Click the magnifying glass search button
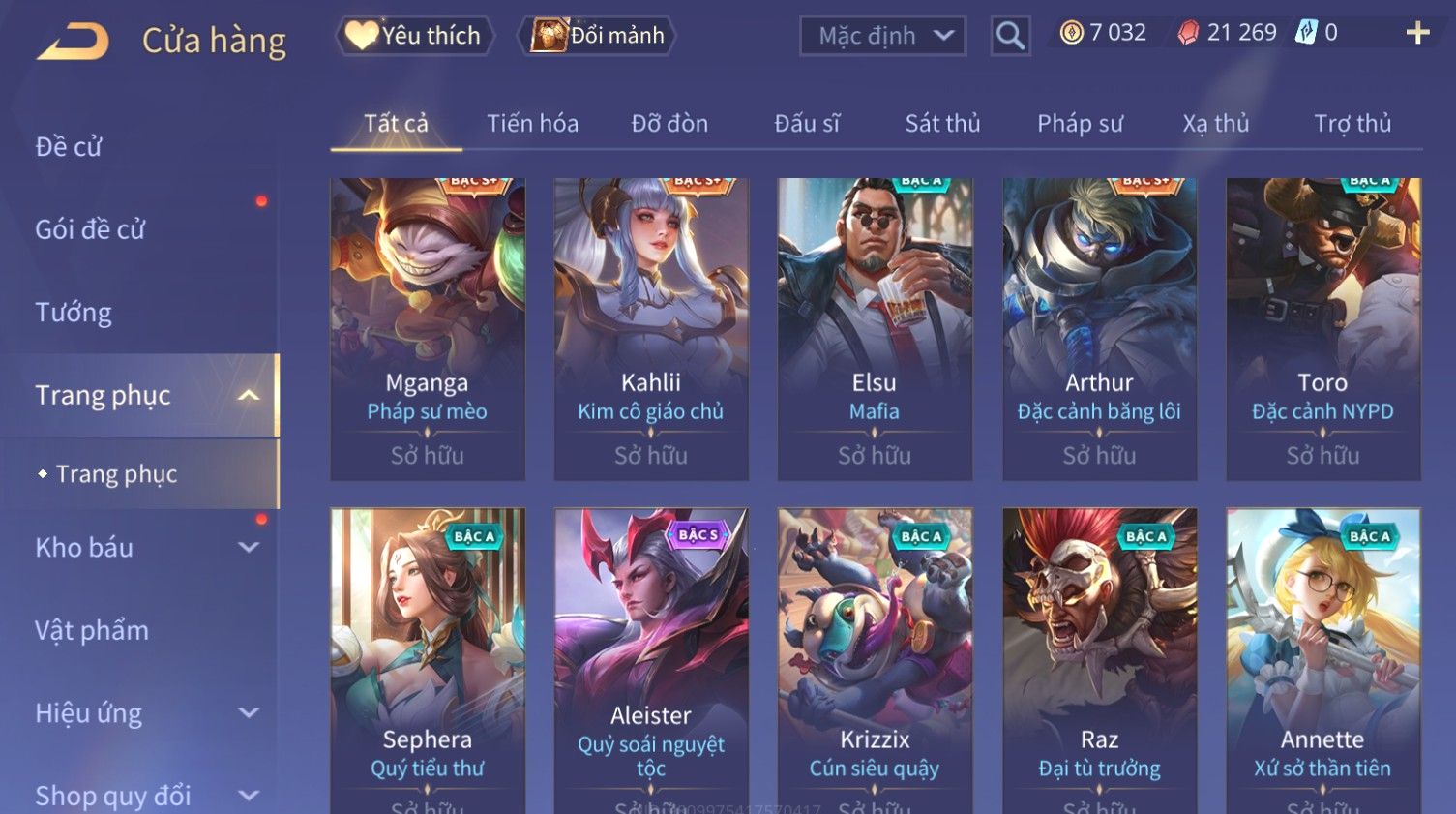Screen dimensions: 1456x814 [x=1010, y=36]
